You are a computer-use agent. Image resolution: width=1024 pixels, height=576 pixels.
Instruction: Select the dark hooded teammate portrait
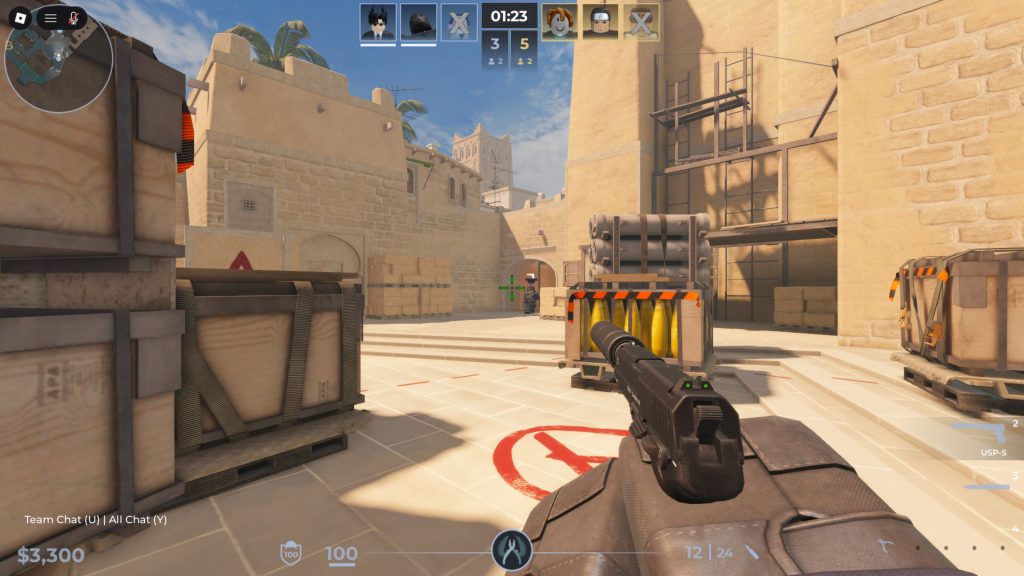[418, 22]
